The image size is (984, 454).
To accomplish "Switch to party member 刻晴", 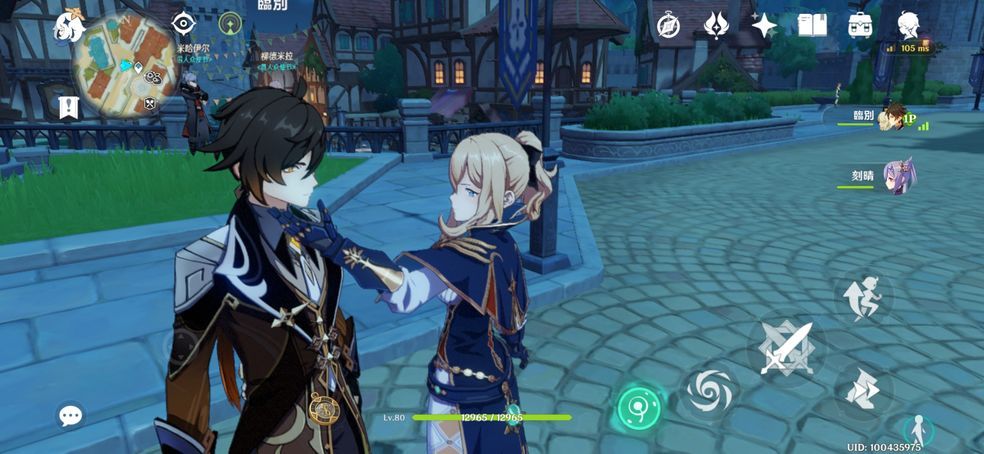I will 896,176.
